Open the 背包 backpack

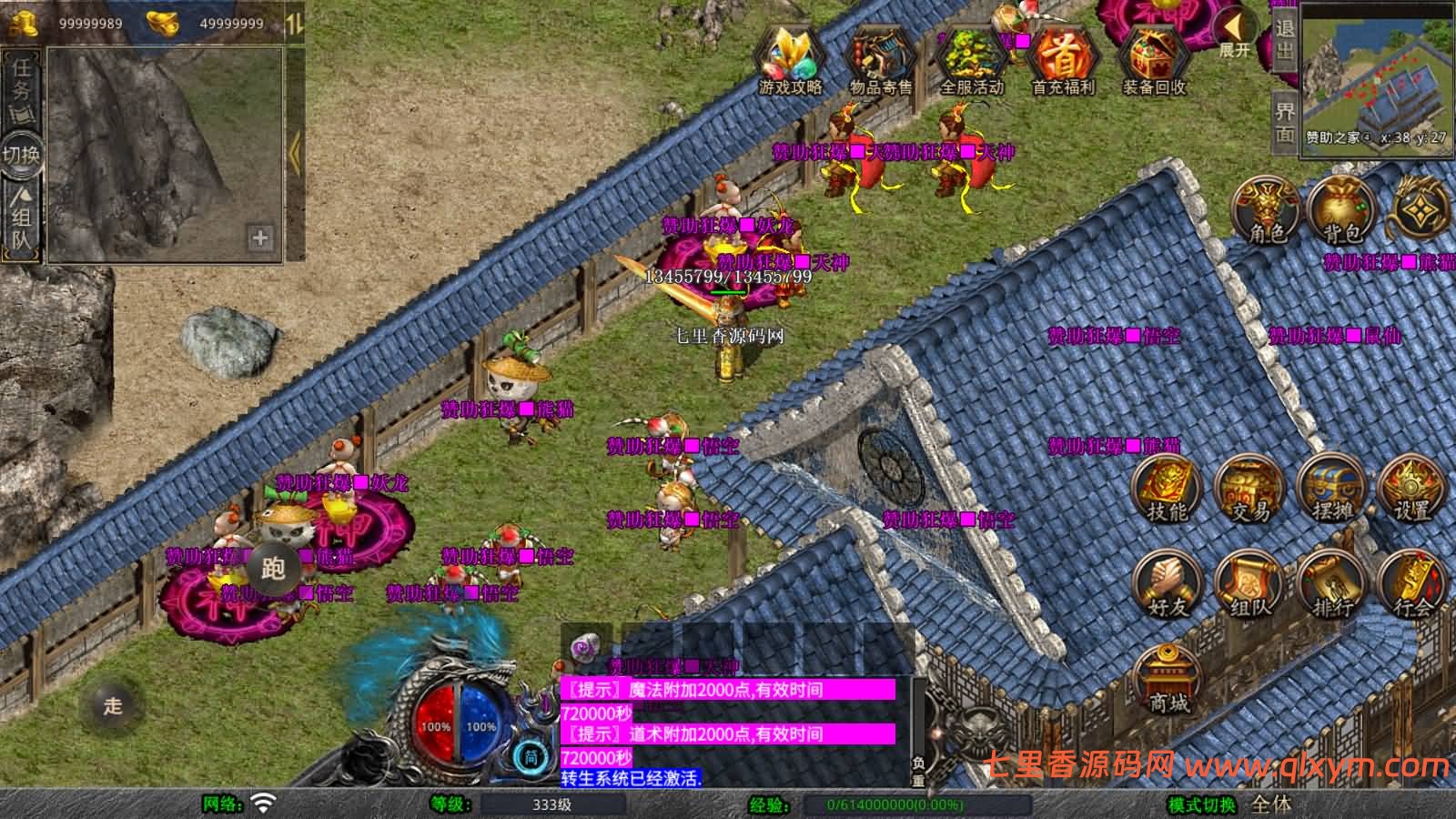pyautogui.click(x=1340, y=210)
